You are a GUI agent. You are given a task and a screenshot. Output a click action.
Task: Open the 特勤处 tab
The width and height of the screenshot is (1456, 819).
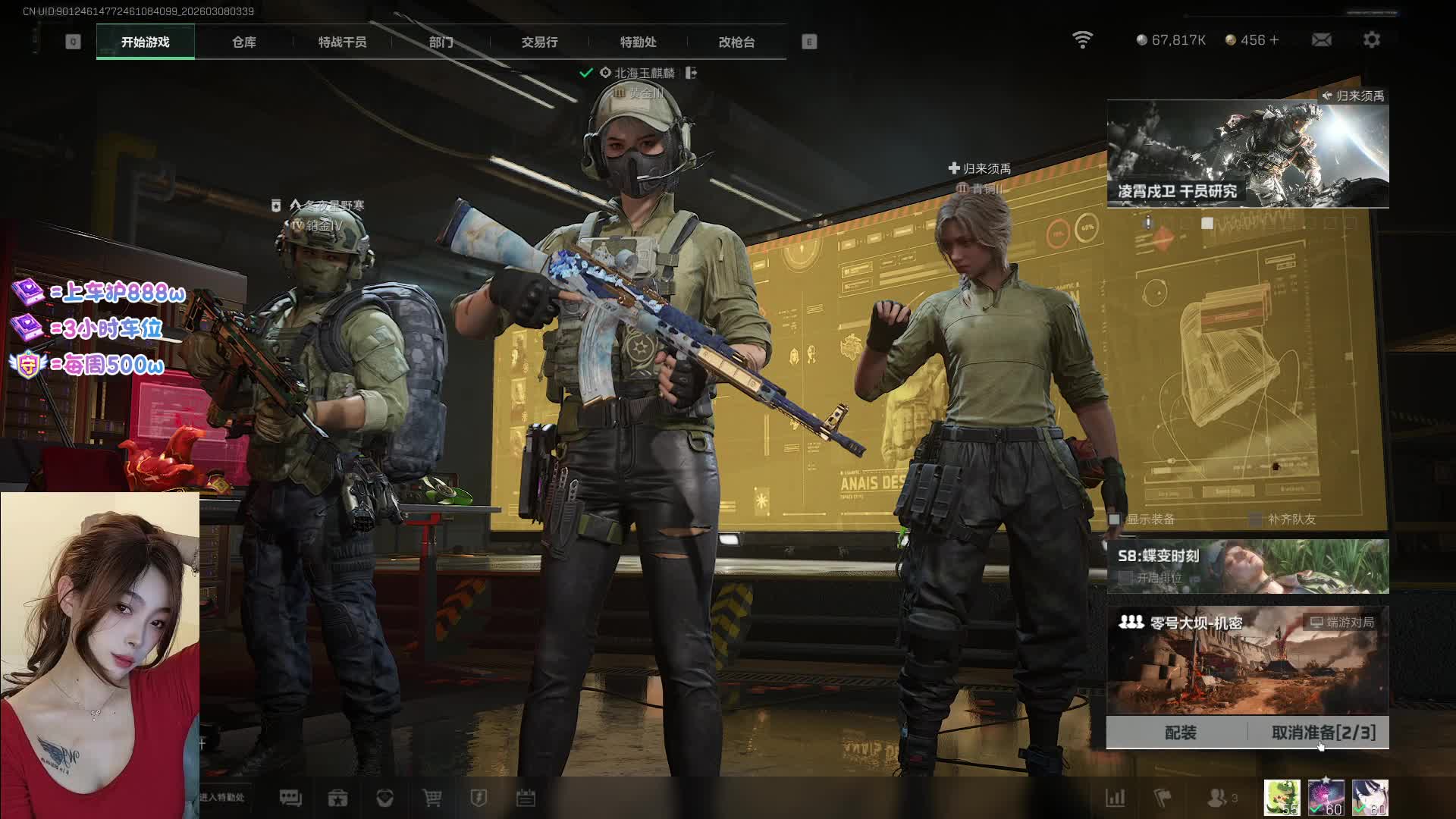638,42
